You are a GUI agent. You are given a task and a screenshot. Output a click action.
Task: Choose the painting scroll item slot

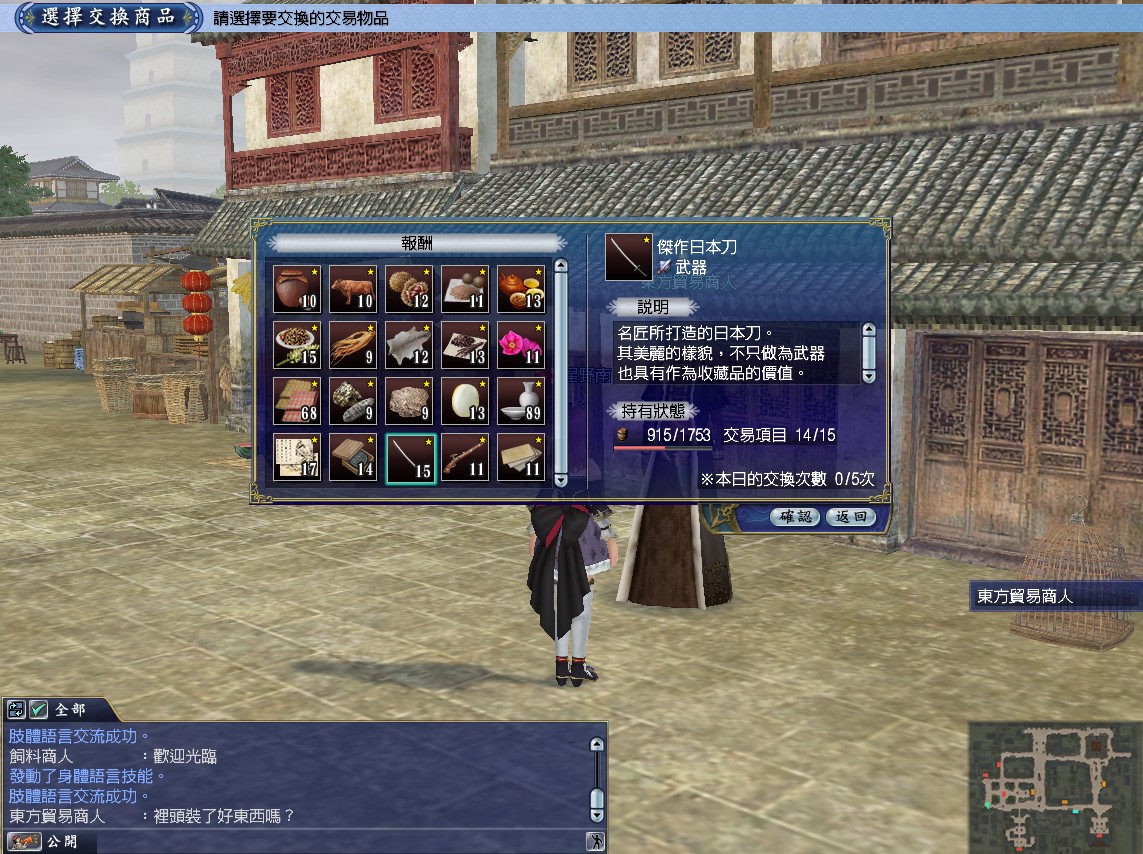(x=297, y=457)
